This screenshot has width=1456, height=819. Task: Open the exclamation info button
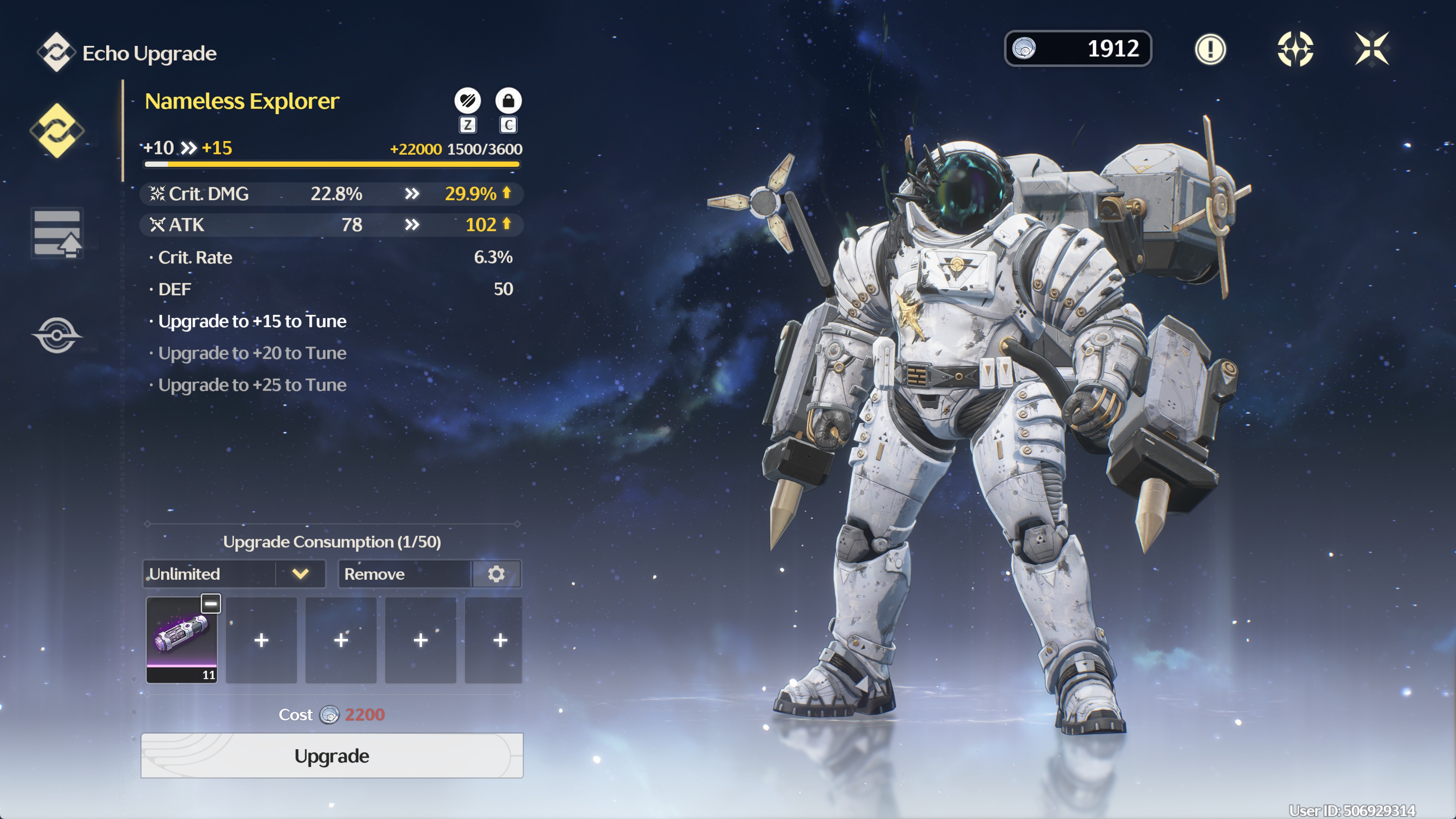(1210, 49)
